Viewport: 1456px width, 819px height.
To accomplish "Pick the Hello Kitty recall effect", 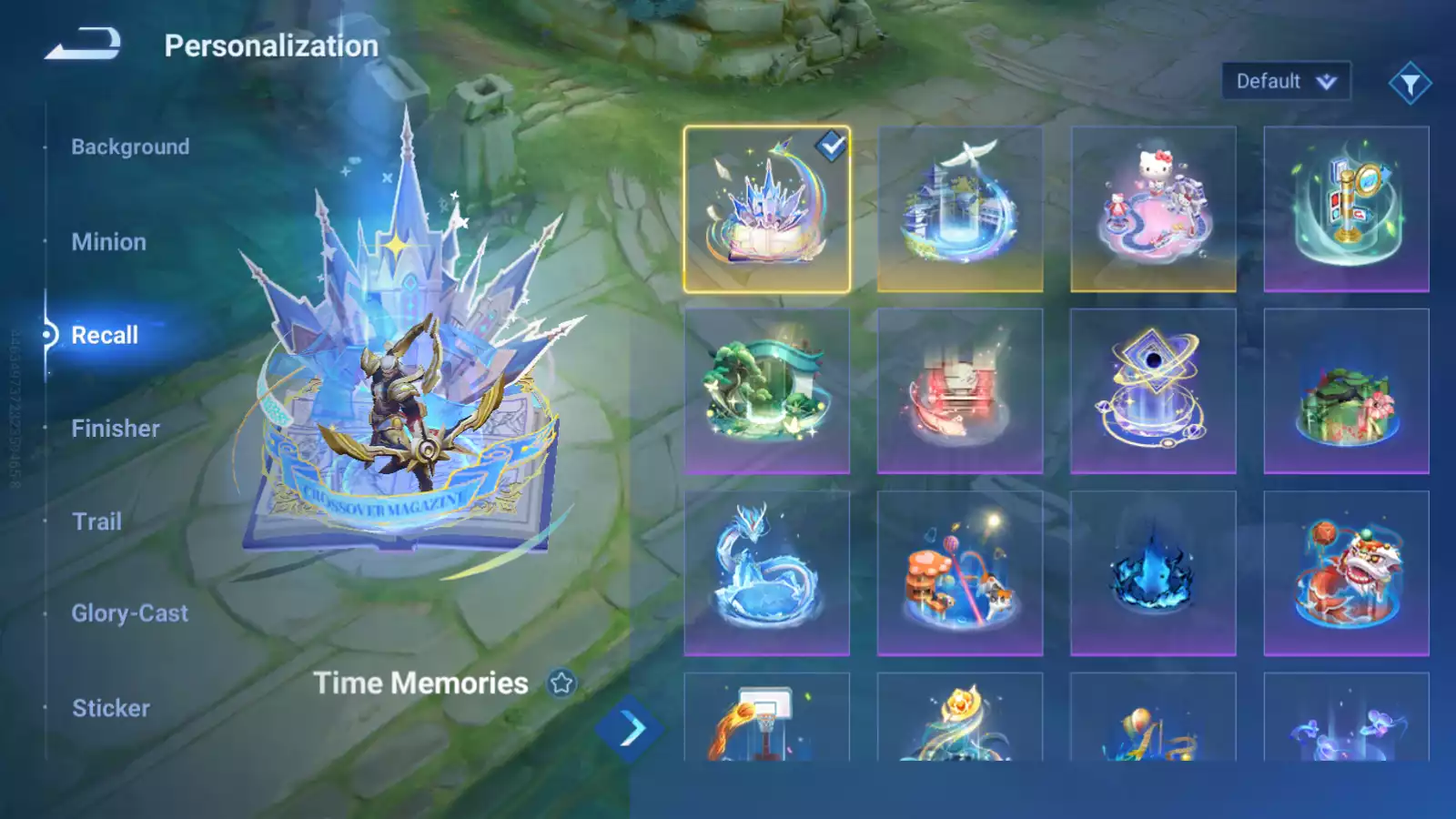I will pos(1153,209).
